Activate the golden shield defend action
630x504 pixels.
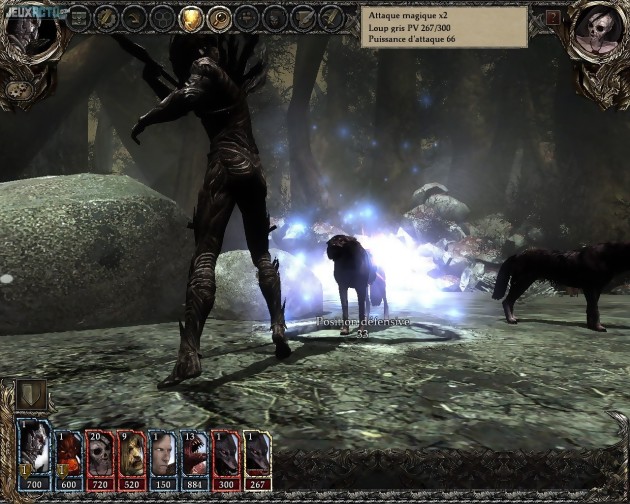click(190, 18)
